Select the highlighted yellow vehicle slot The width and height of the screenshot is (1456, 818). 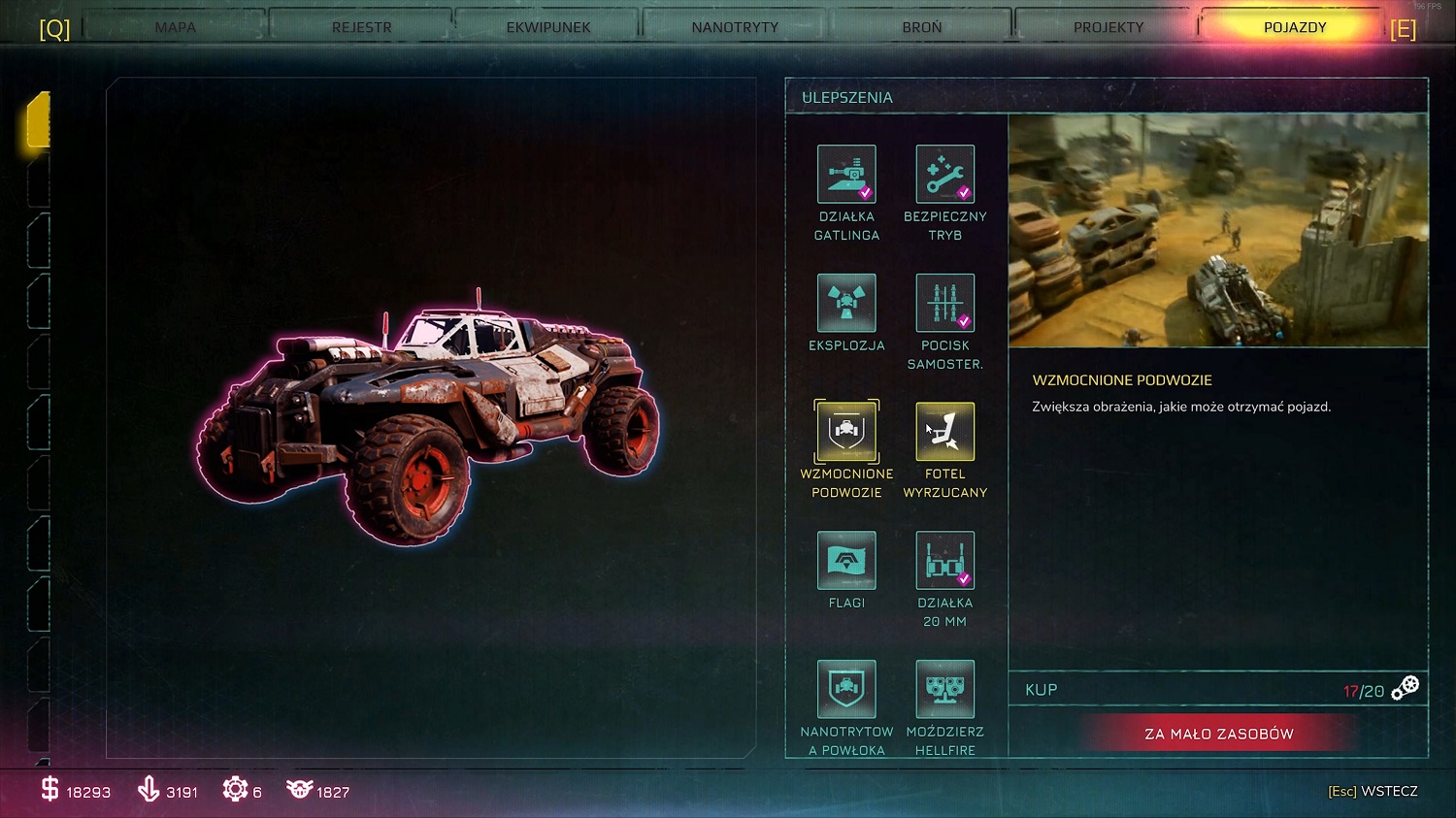[x=39, y=120]
